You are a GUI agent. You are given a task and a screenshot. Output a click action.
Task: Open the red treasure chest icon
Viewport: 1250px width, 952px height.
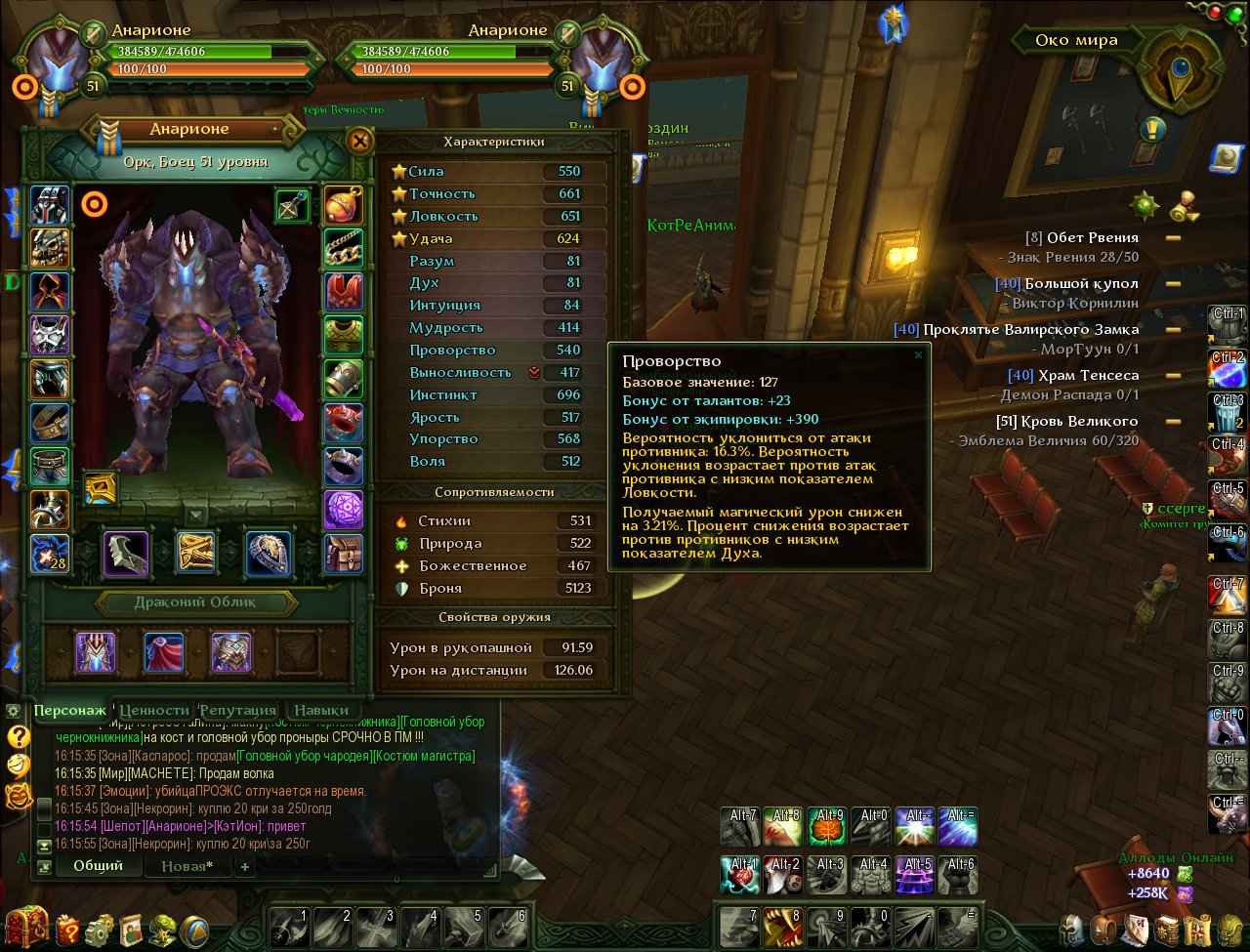(x=26, y=926)
